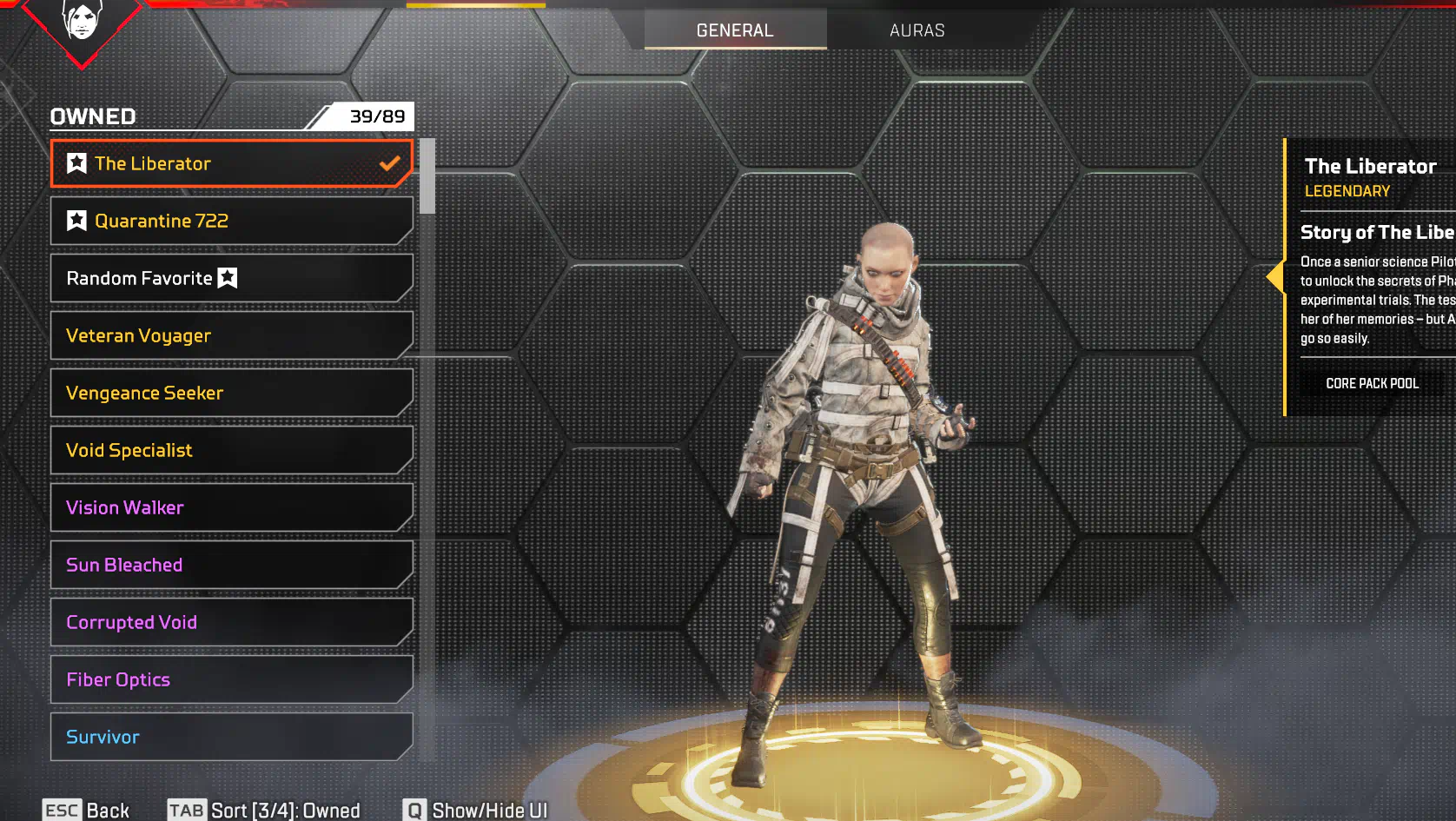Pick the Veteran Voyager skin
The height and width of the screenshot is (821, 1456).
click(x=231, y=335)
